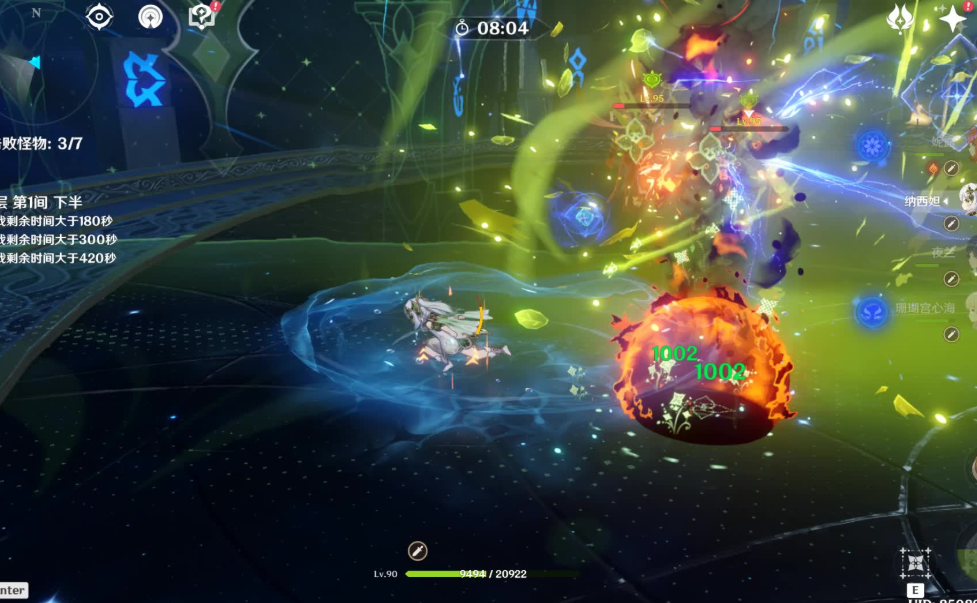Open the Wish four-pointed star icon

pos(952,19)
